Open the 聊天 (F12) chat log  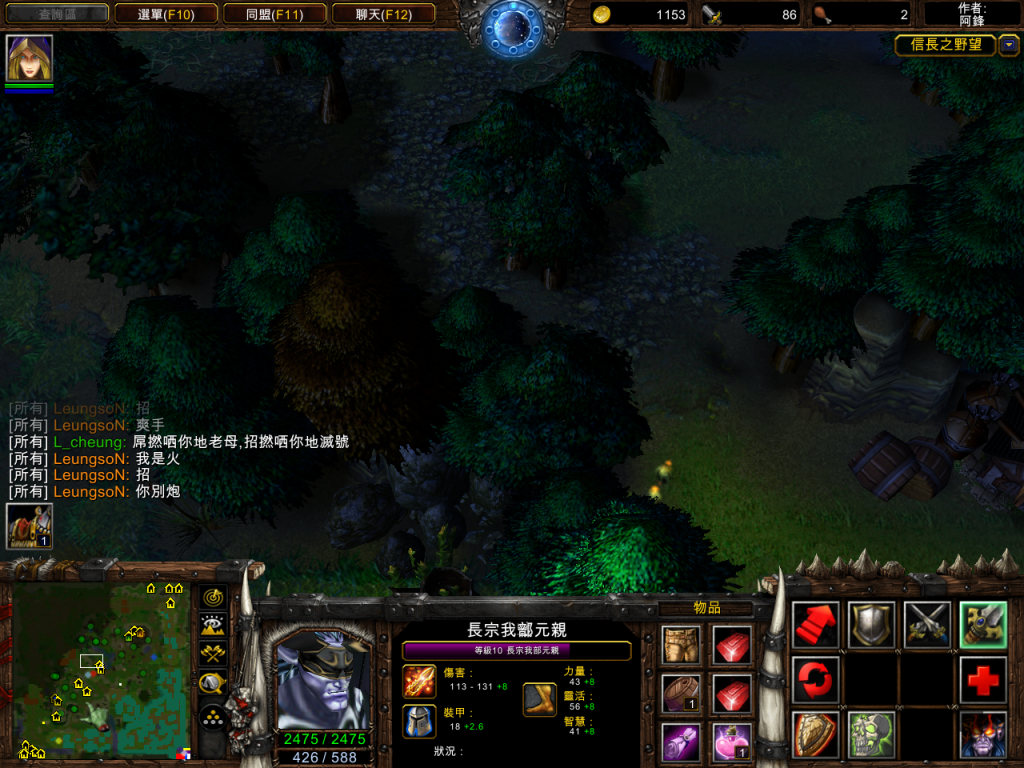[382, 14]
